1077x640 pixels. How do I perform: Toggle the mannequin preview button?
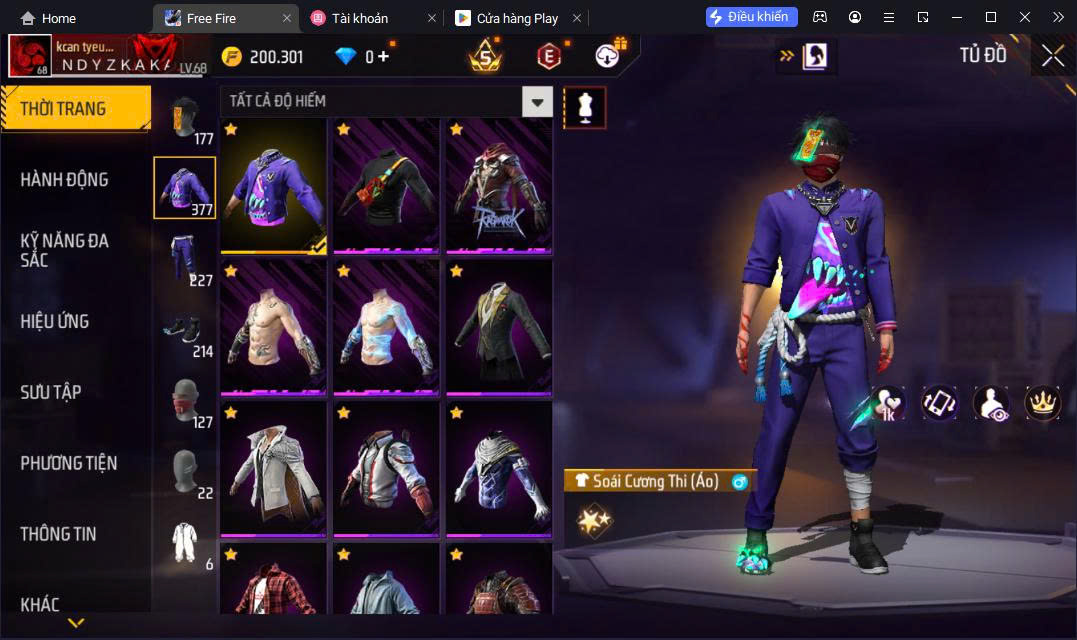click(585, 107)
